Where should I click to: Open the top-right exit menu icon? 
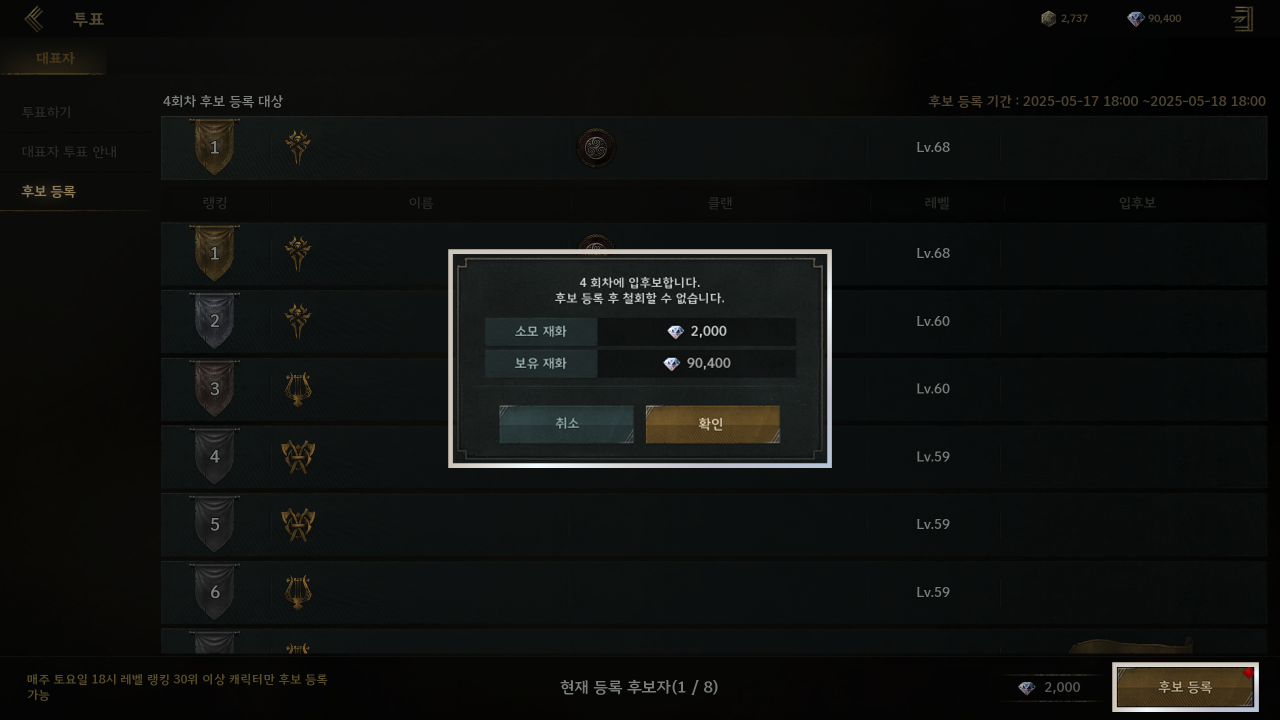1242,19
